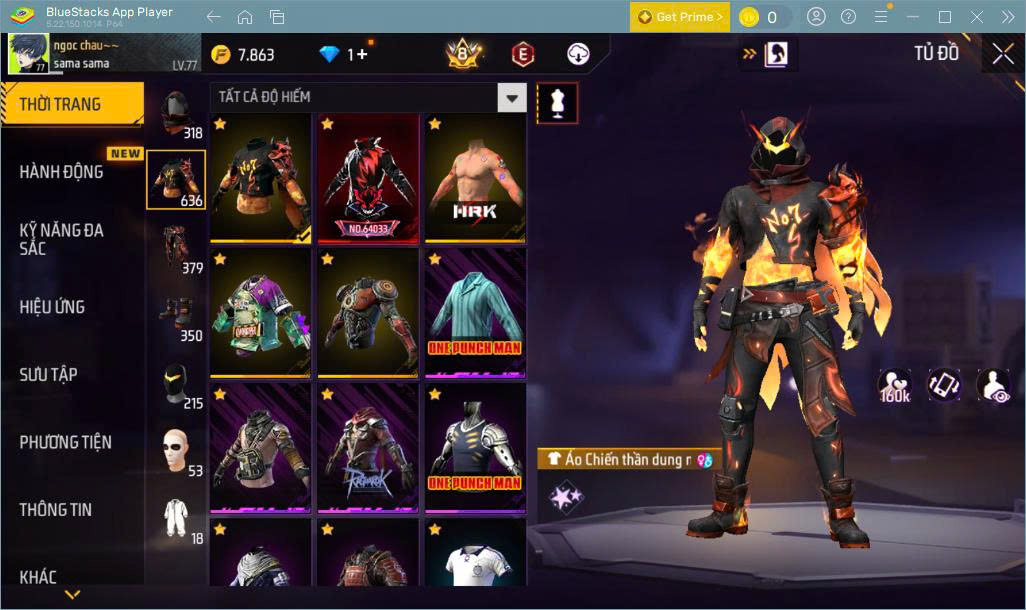Close the Tủ Đồ wardrobe screen
This screenshot has width=1026, height=610.
click(1002, 55)
